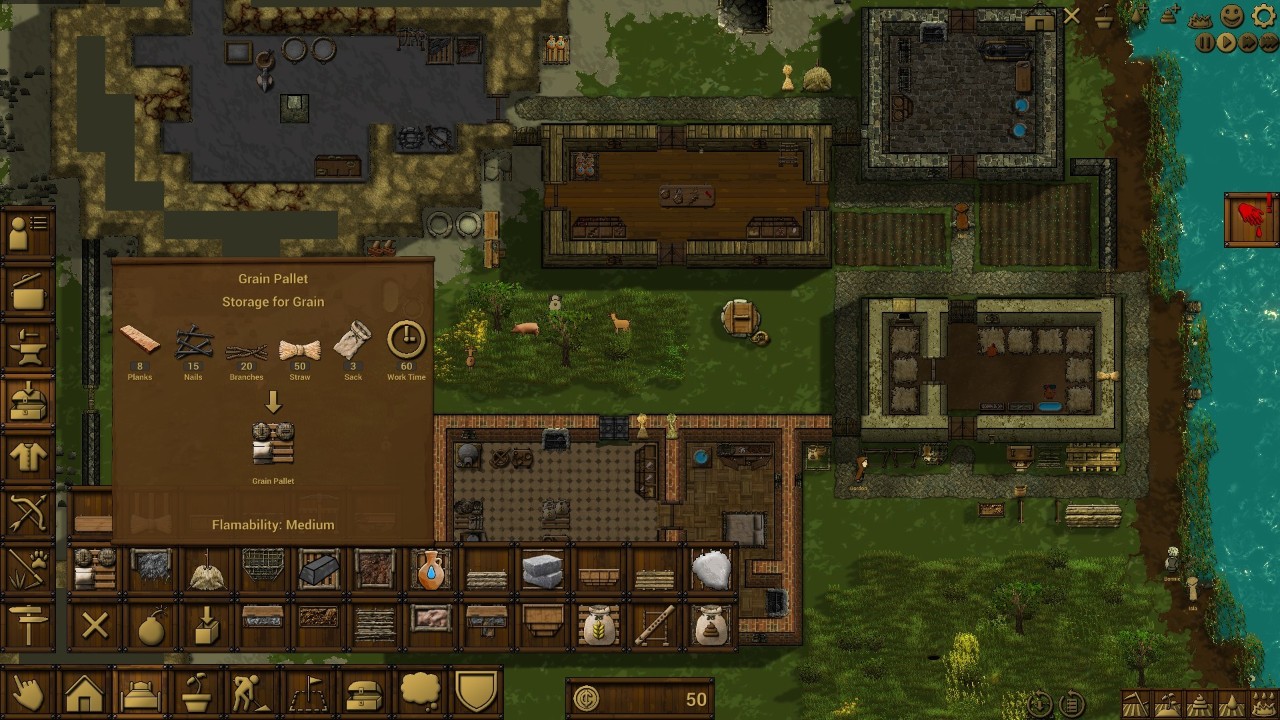This screenshot has width=1280, height=720.
Task: Open the bow and arrow category
Action: point(29,514)
